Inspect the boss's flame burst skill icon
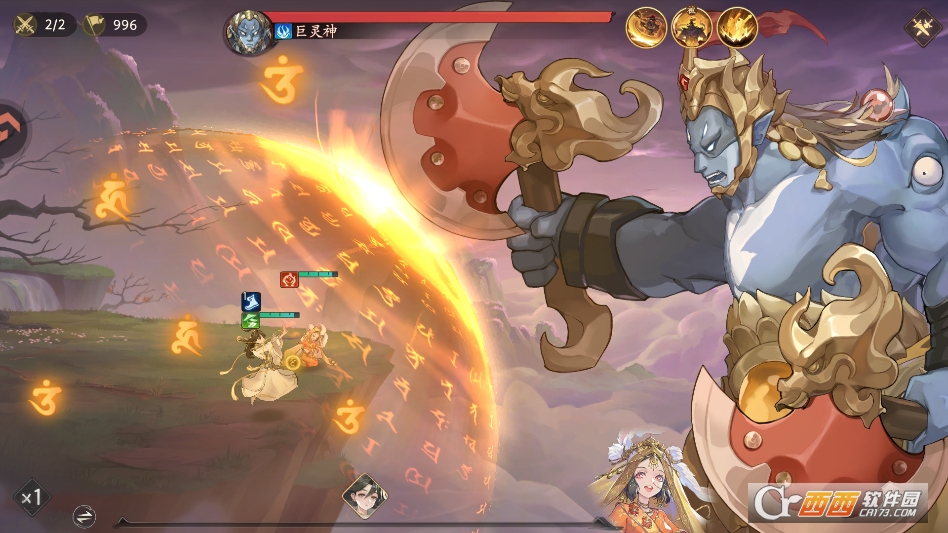This screenshot has width=948, height=533. [x=736, y=27]
